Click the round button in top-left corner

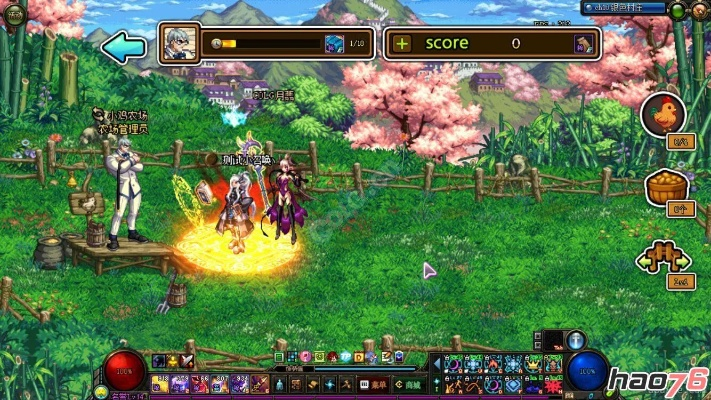click(14, 18)
